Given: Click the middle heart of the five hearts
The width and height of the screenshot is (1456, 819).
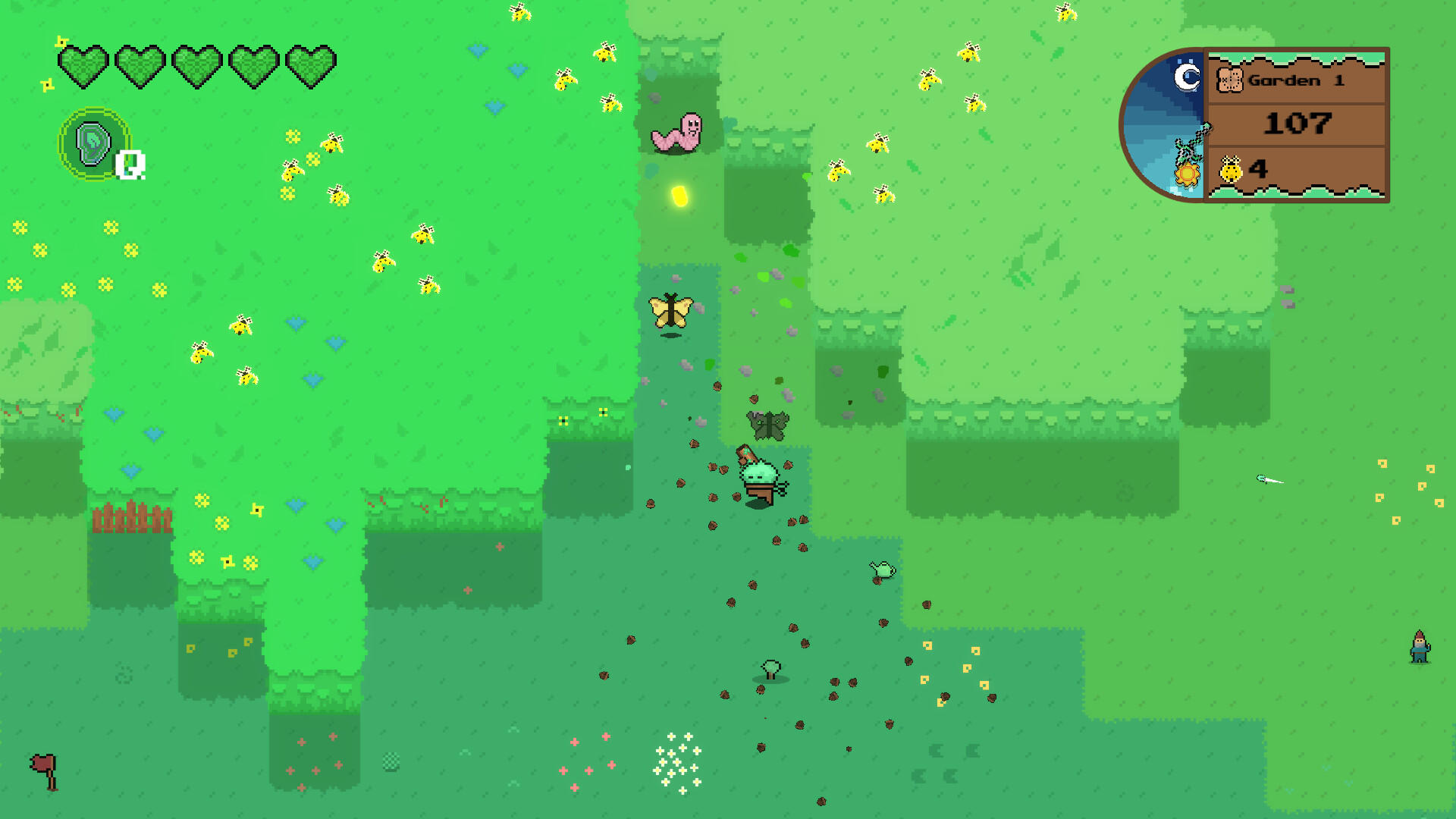Looking at the screenshot, I should (x=196, y=64).
